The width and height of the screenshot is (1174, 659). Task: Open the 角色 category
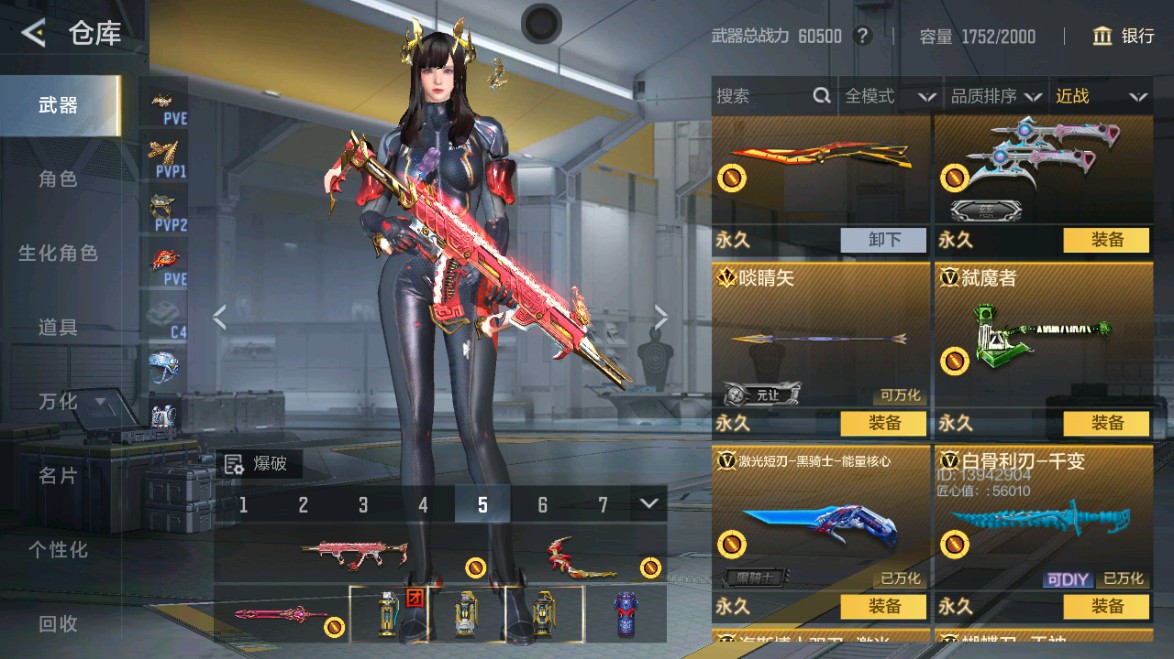point(58,179)
